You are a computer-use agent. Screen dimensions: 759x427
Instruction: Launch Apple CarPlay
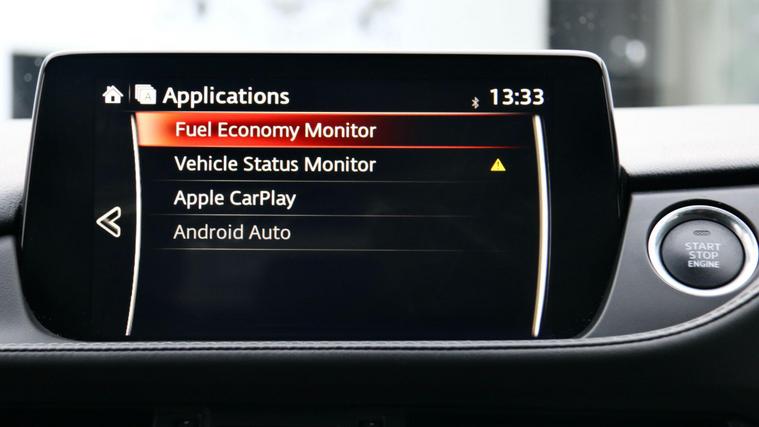pyautogui.click(x=235, y=198)
